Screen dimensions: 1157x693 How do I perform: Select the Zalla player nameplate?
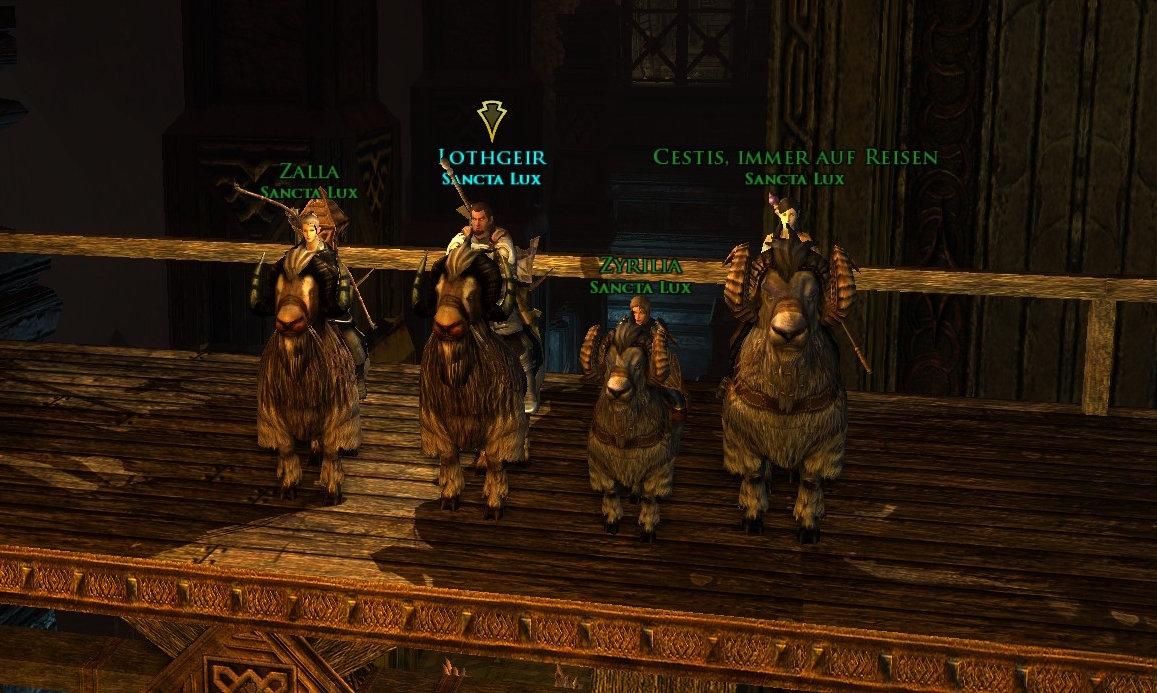pyautogui.click(x=309, y=172)
